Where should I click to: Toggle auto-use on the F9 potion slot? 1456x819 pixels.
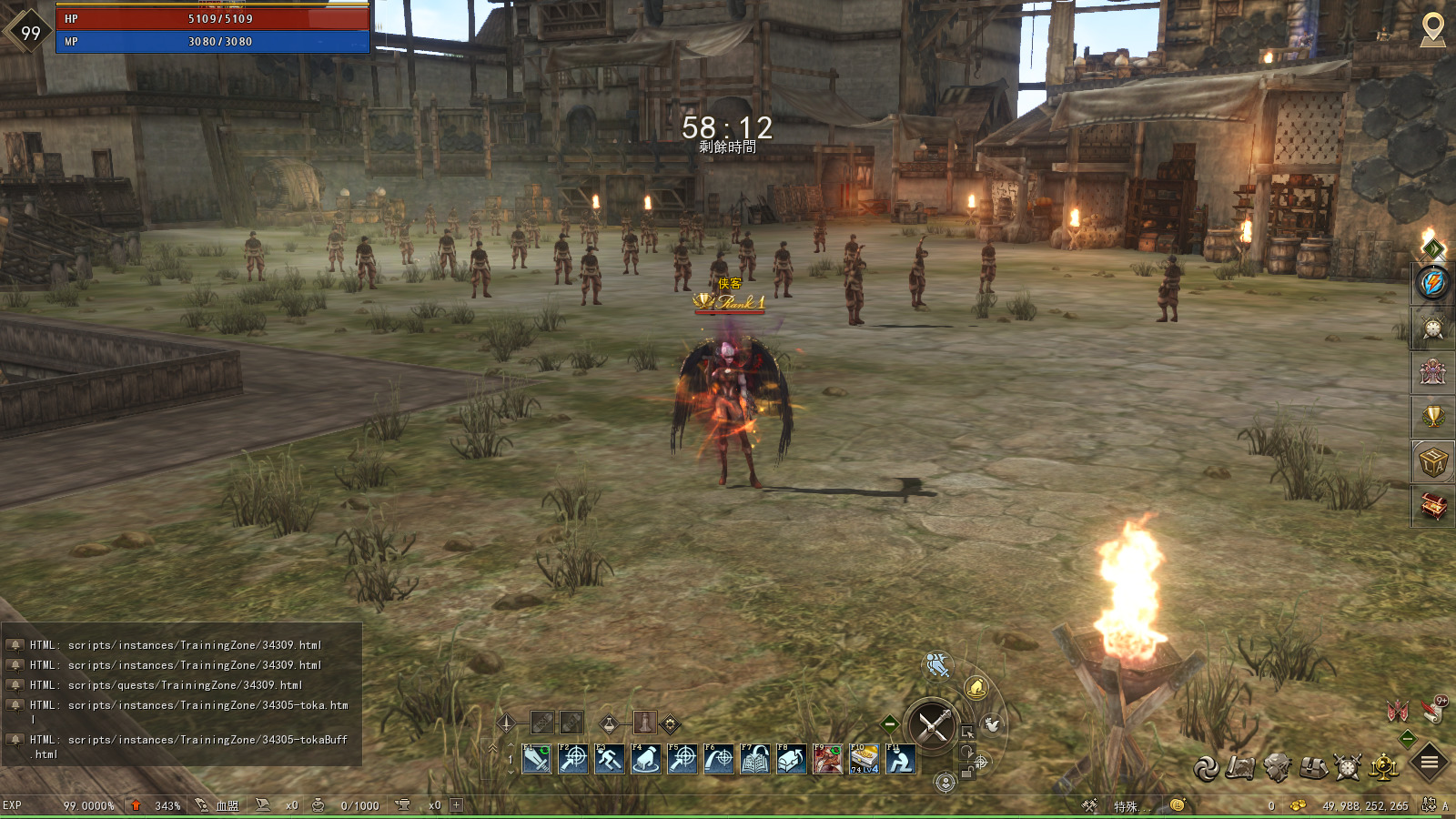pos(837,748)
